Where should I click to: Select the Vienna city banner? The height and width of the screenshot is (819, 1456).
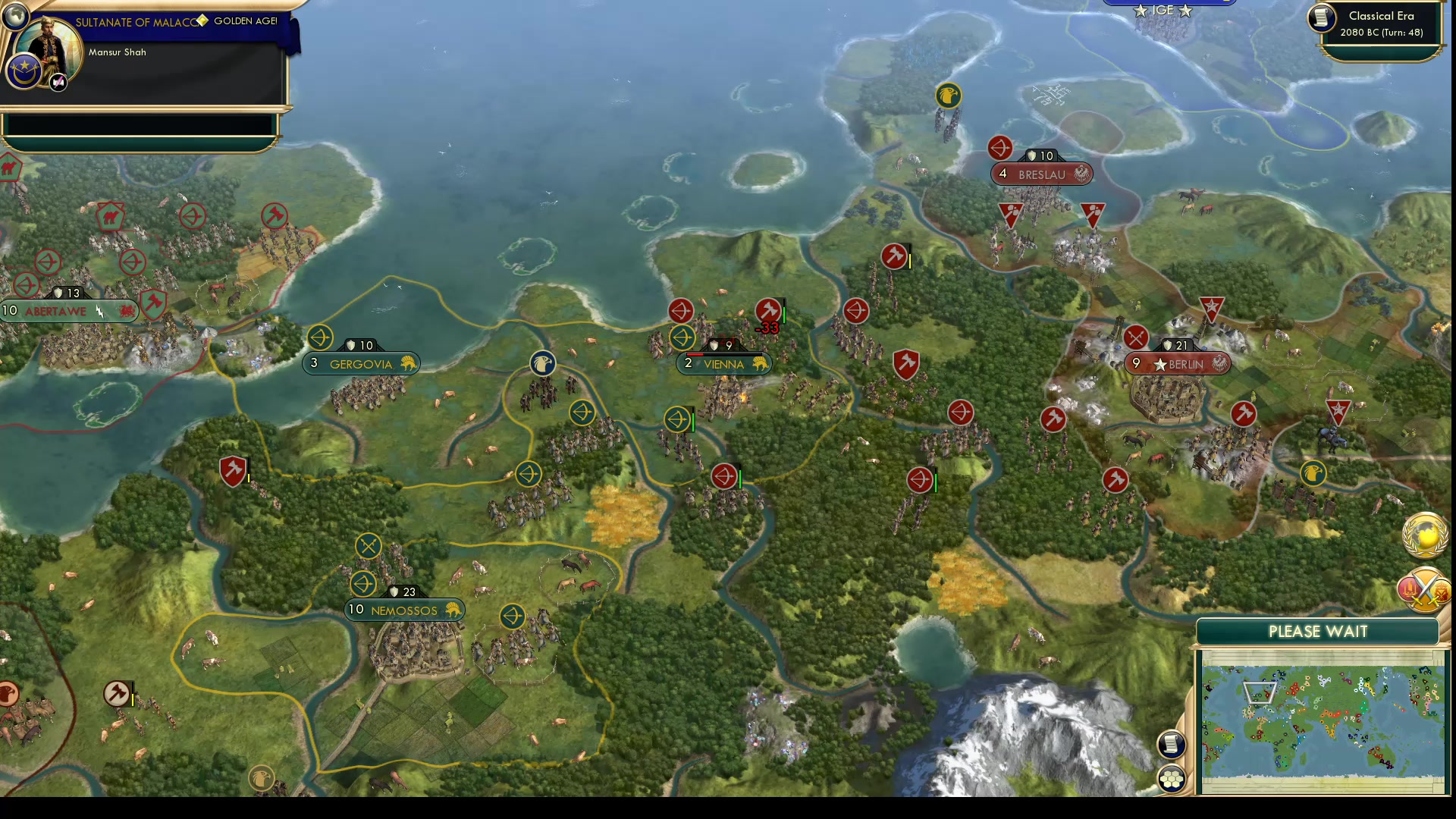tap(724, 364)
